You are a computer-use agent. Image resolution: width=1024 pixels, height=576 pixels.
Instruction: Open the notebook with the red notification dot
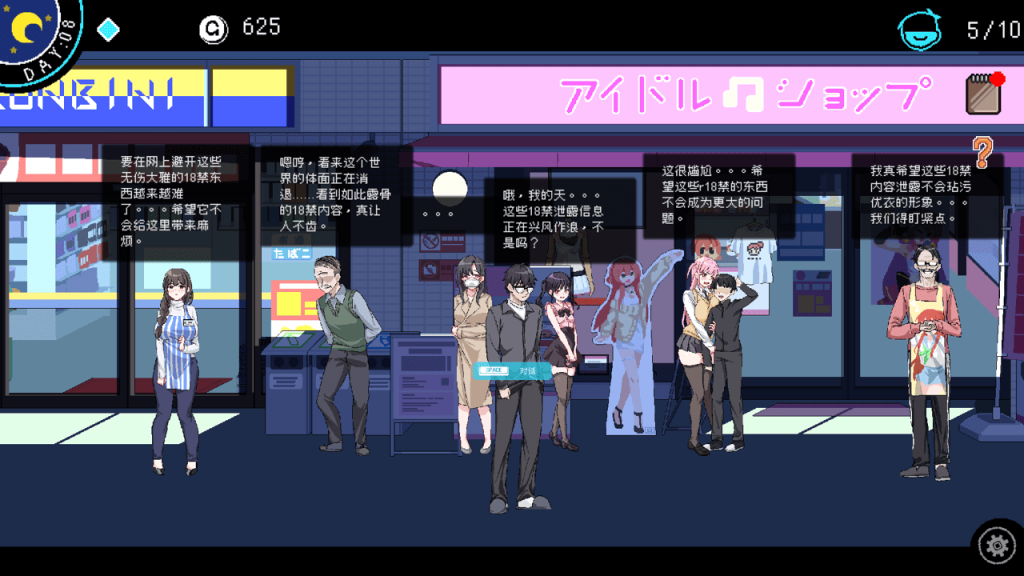tap(984, 93)
